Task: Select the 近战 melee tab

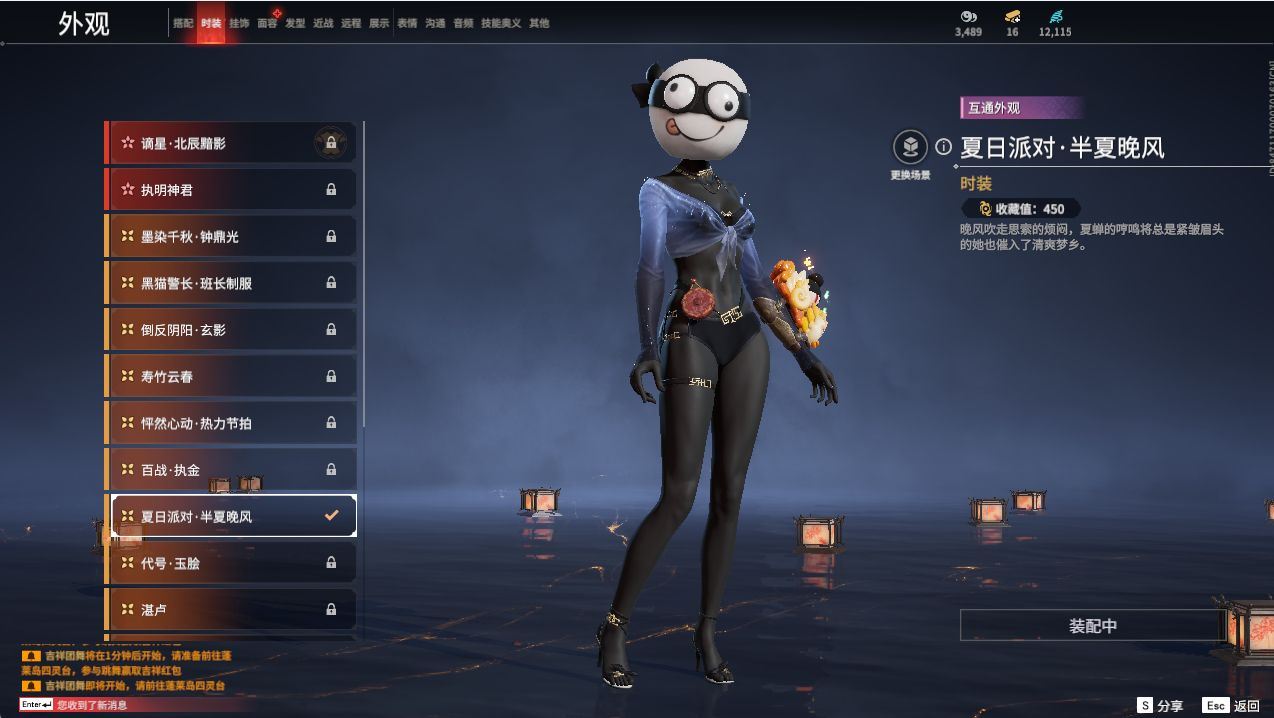Action: [323, 23]
